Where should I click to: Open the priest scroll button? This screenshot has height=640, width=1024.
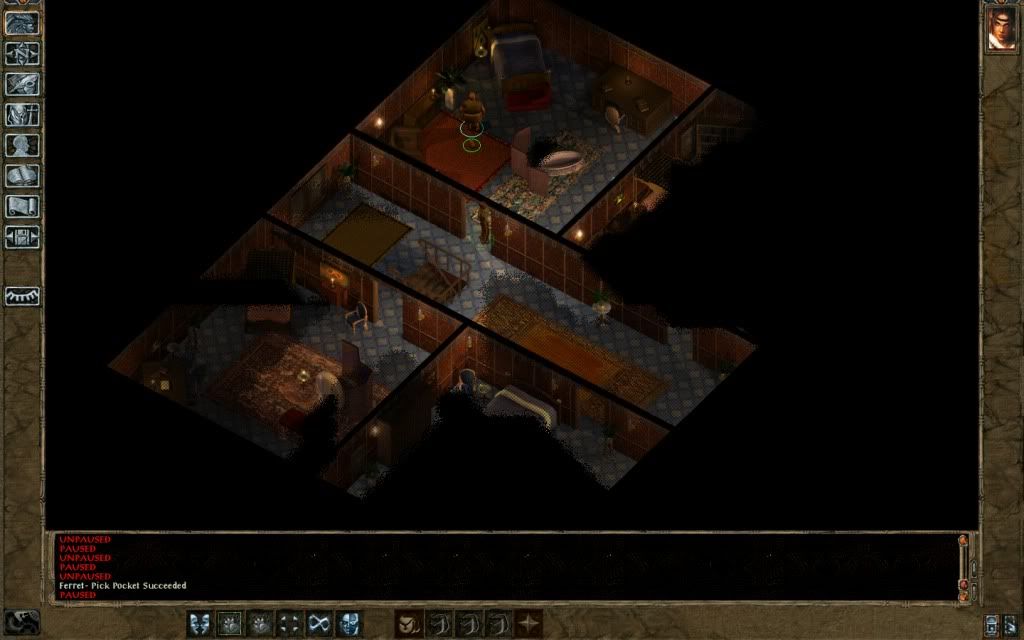(22, 207)
